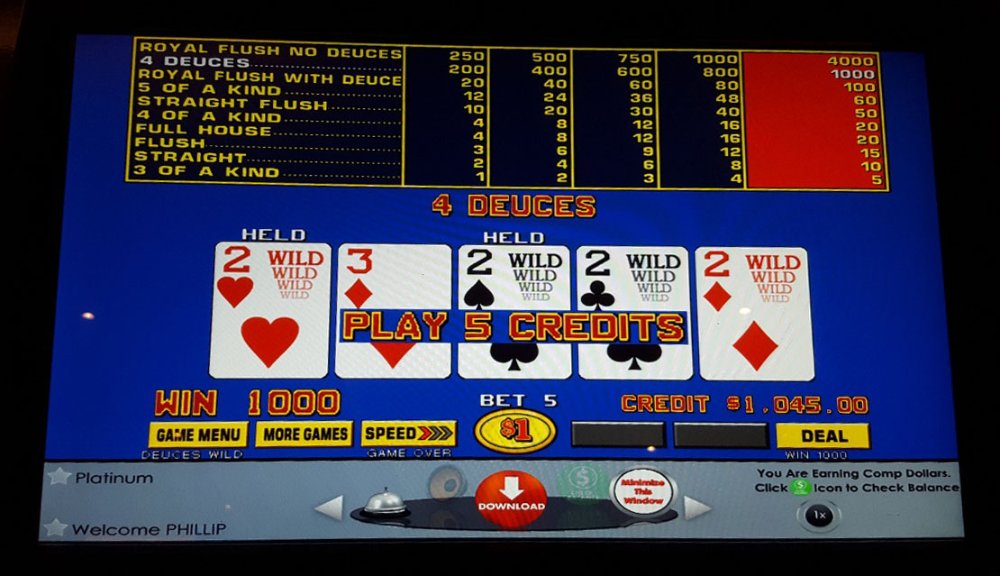Ring the service bell icon

pos(384,501)
